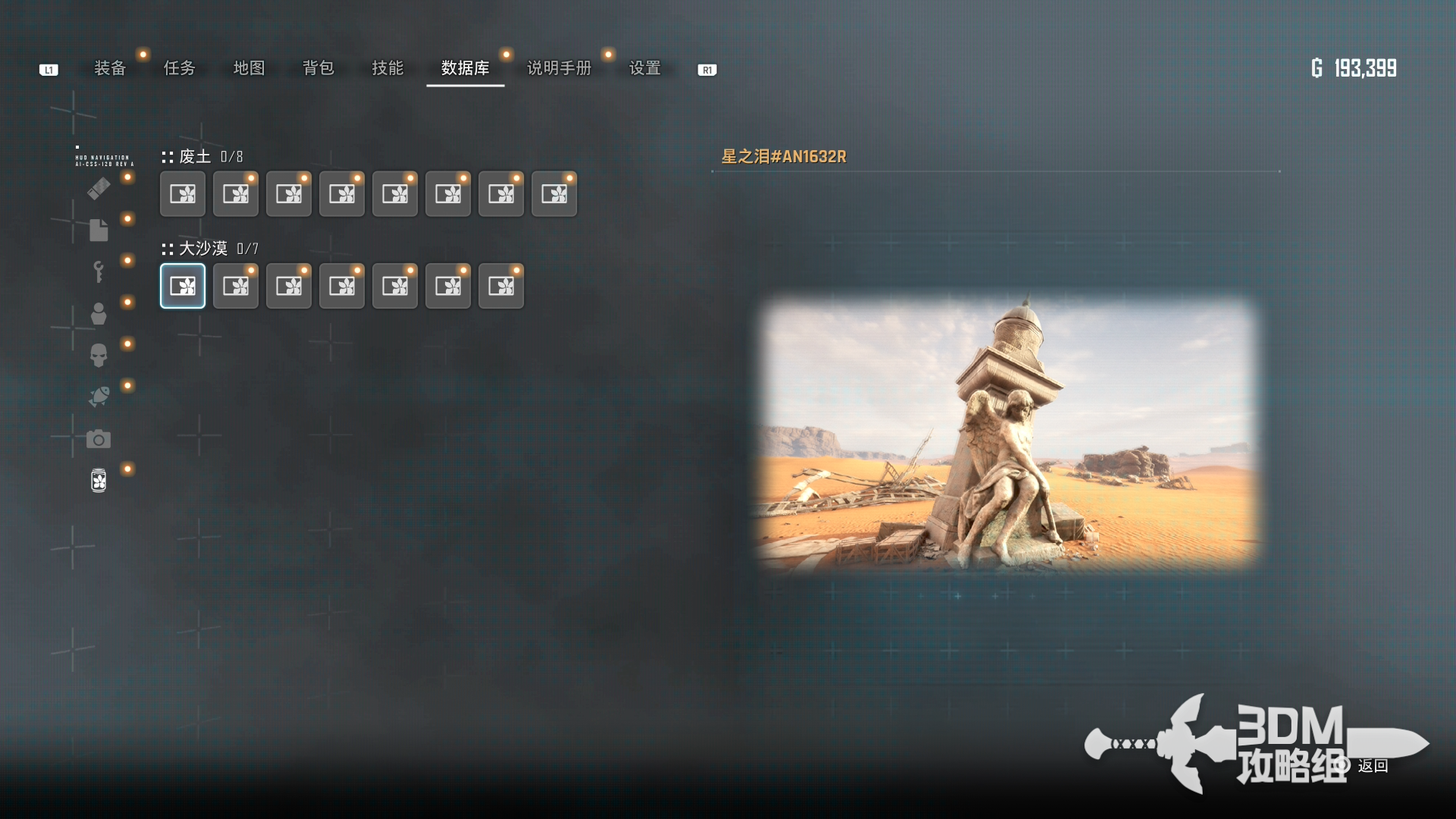
Task: Choose the drink can category icon
Action: pos(99,480)
